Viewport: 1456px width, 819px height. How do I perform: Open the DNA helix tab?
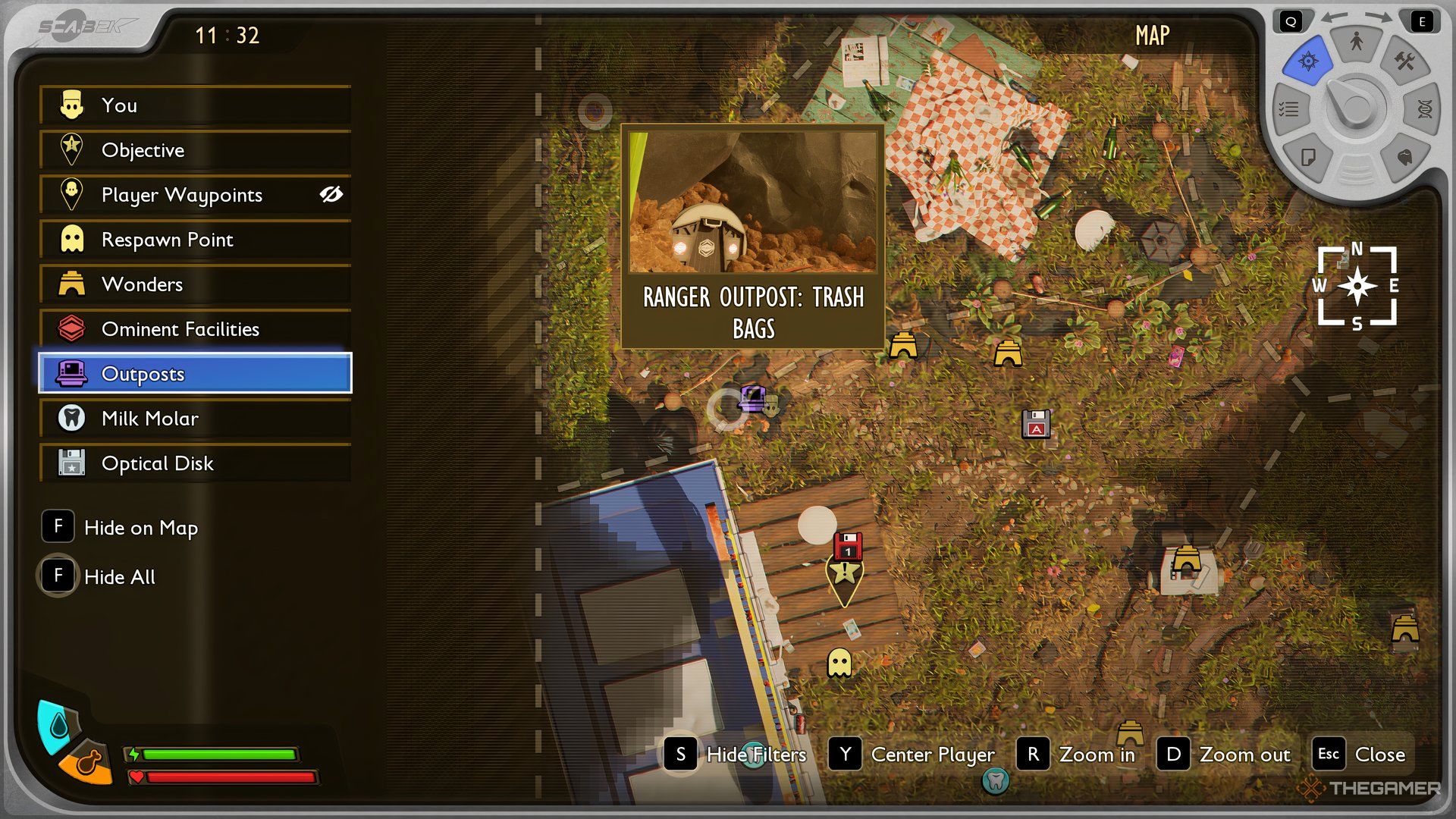1423,110
